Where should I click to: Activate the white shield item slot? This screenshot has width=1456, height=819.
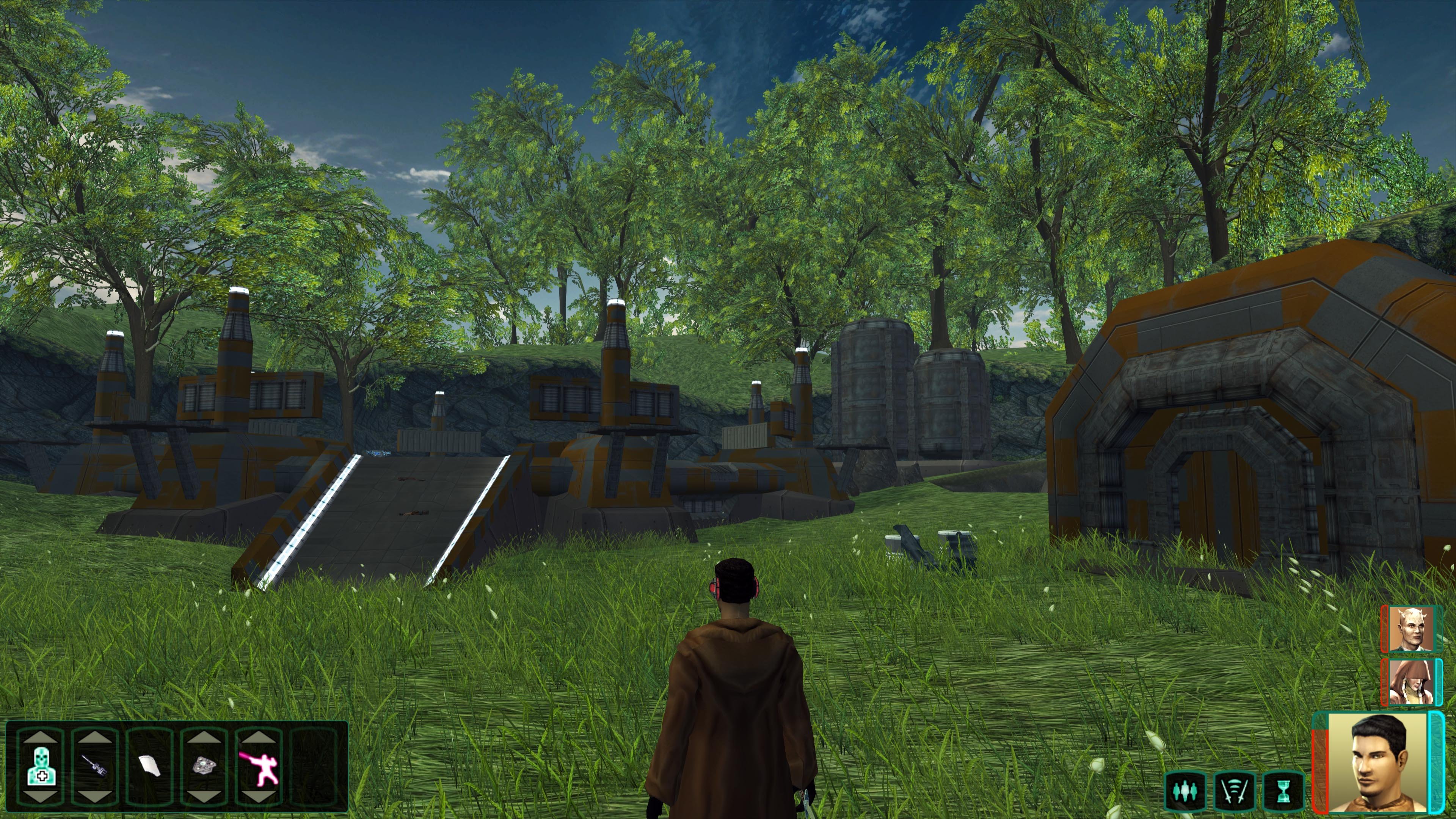click(149, 767)
